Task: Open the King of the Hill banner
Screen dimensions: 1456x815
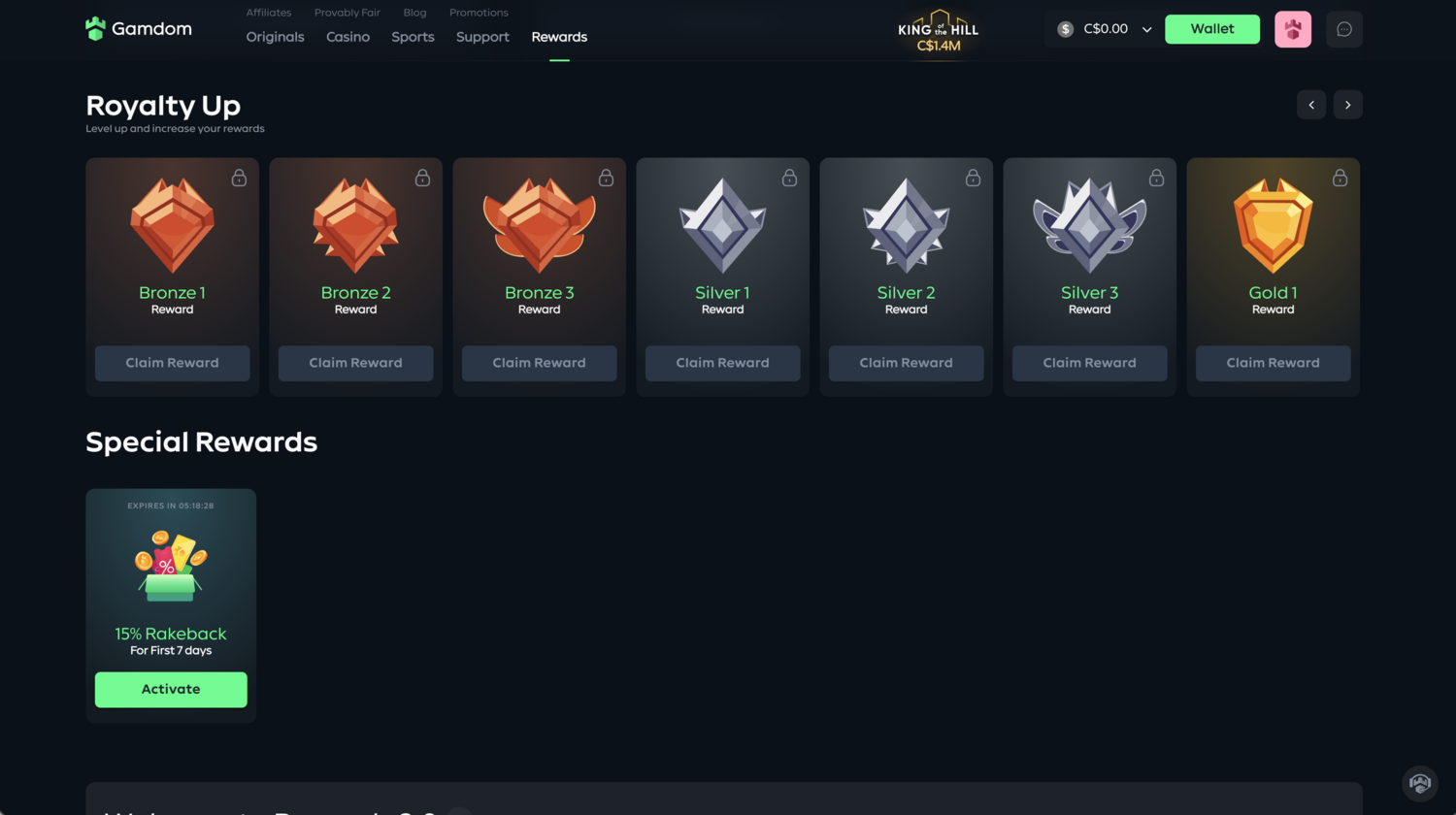Action: pyautogui.click(x=938, y=30)
